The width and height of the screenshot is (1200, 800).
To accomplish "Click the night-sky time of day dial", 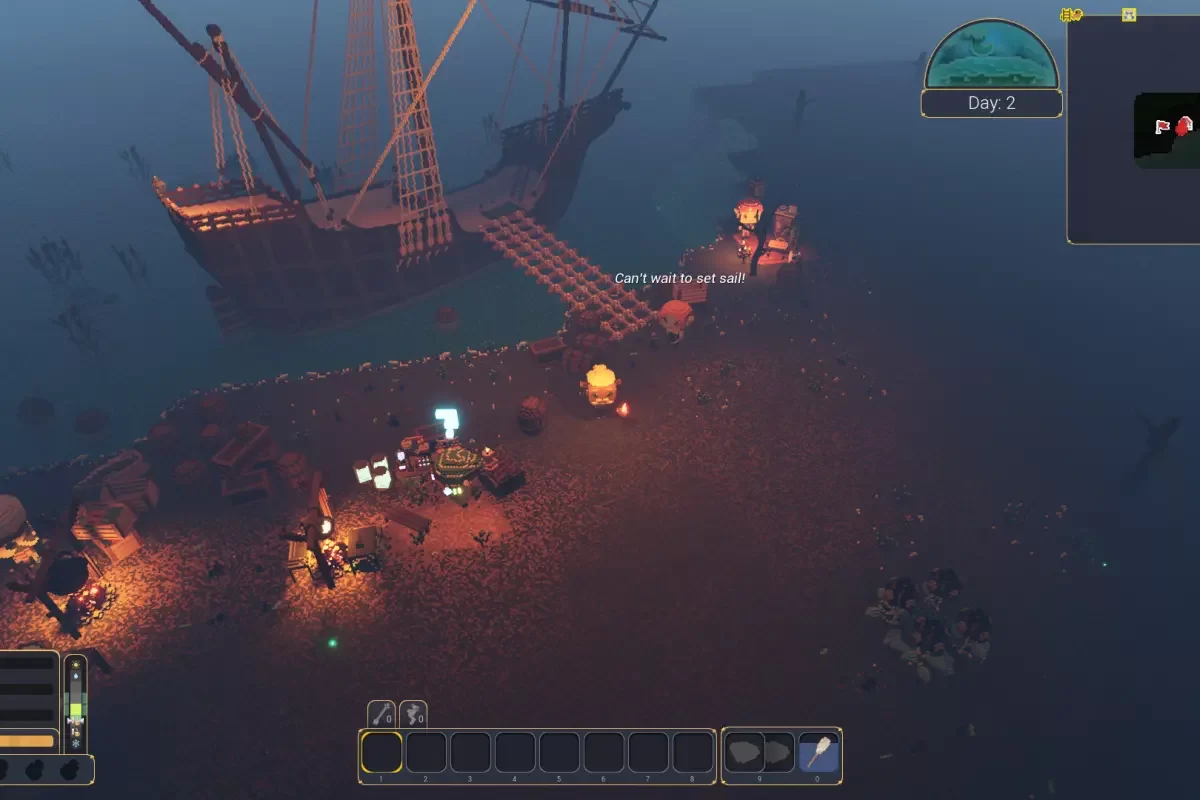I will [x=991, y=55].
